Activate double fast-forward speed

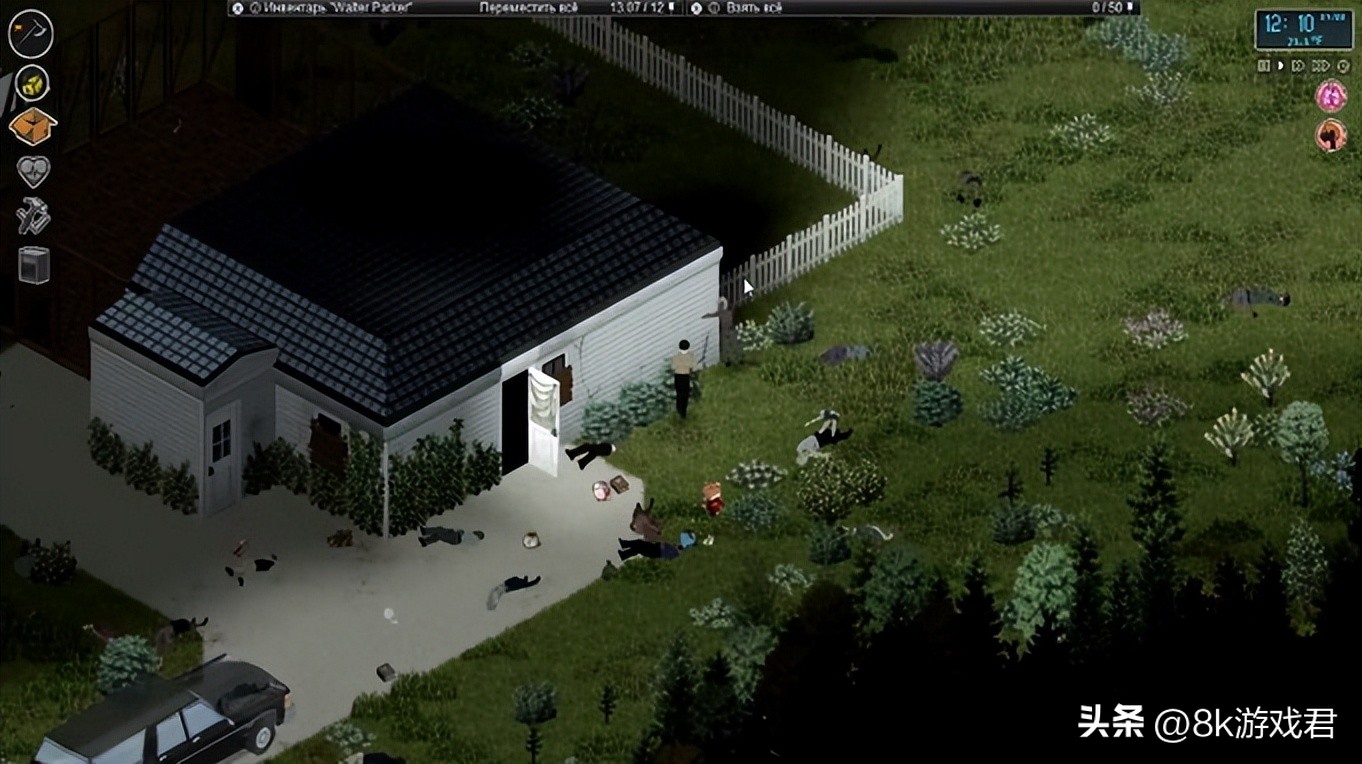click(1298, 66)
